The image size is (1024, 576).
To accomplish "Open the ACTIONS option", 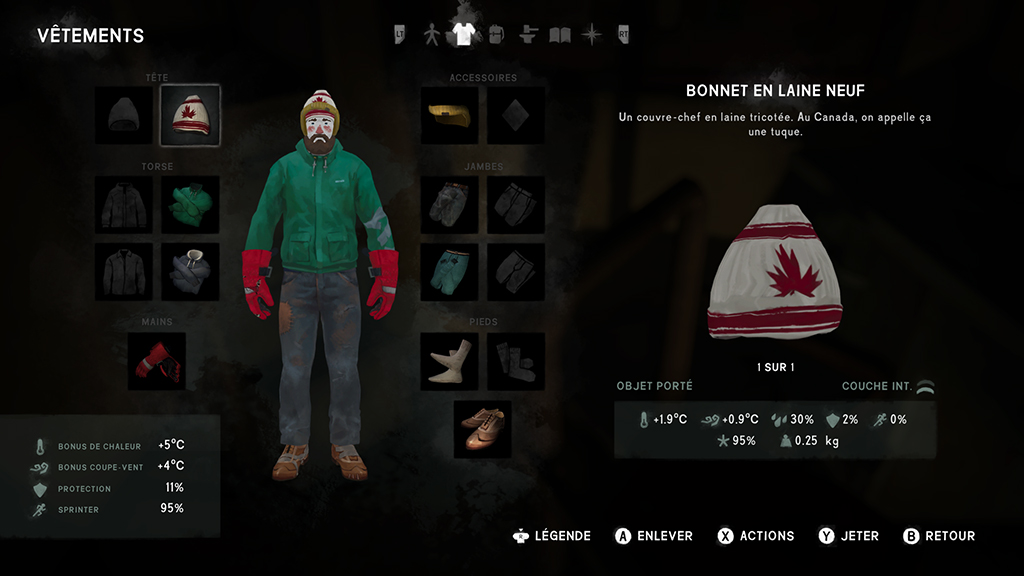I will point(756,536).
